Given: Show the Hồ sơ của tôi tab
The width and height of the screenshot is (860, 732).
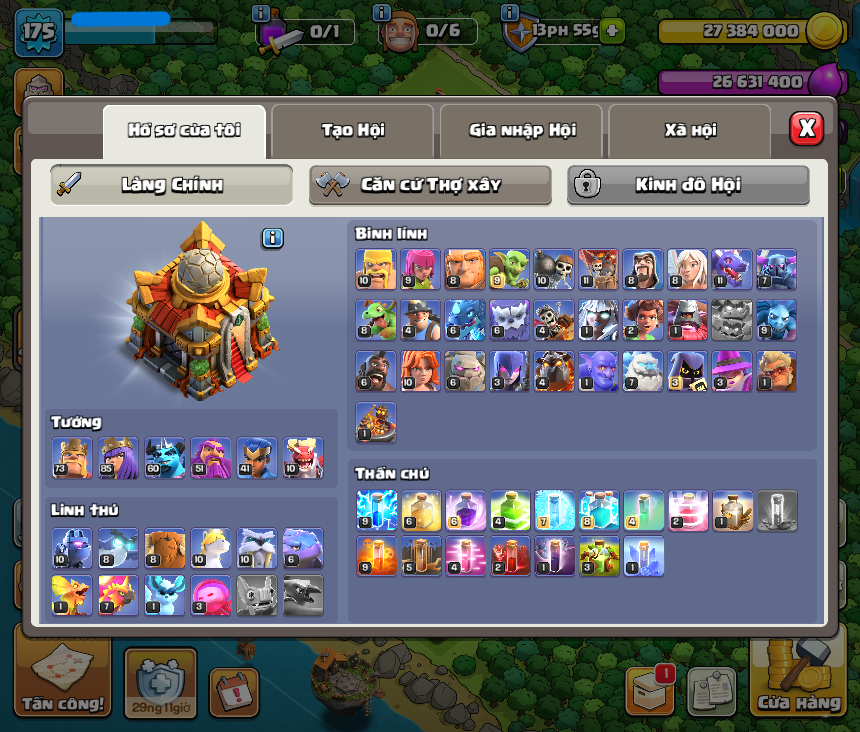Looking at the screenshot, I should point(184,130).
